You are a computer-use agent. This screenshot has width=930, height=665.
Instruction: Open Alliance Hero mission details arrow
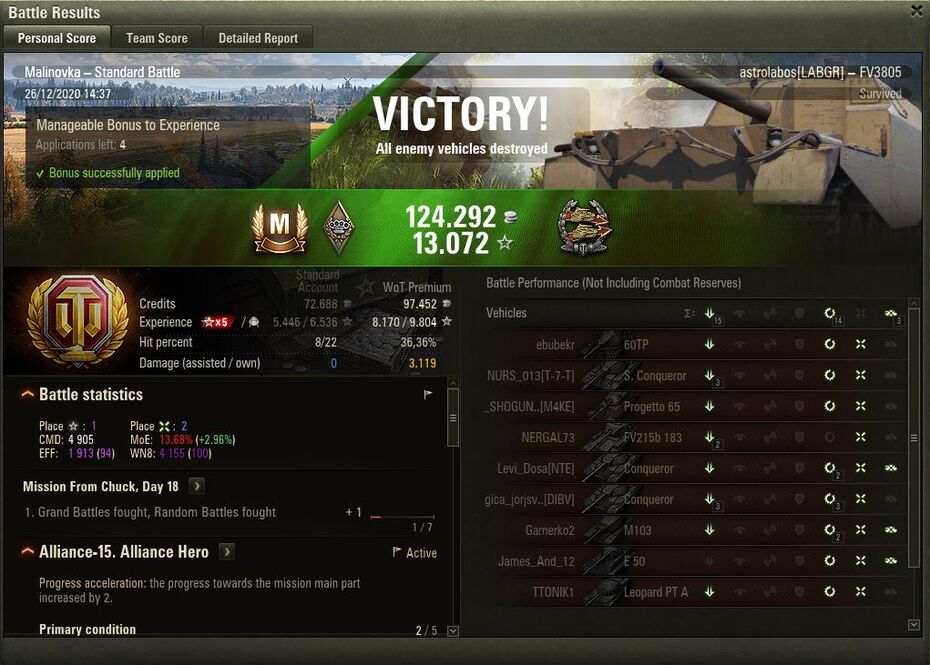pyautogui.click(x=227, y=552)
